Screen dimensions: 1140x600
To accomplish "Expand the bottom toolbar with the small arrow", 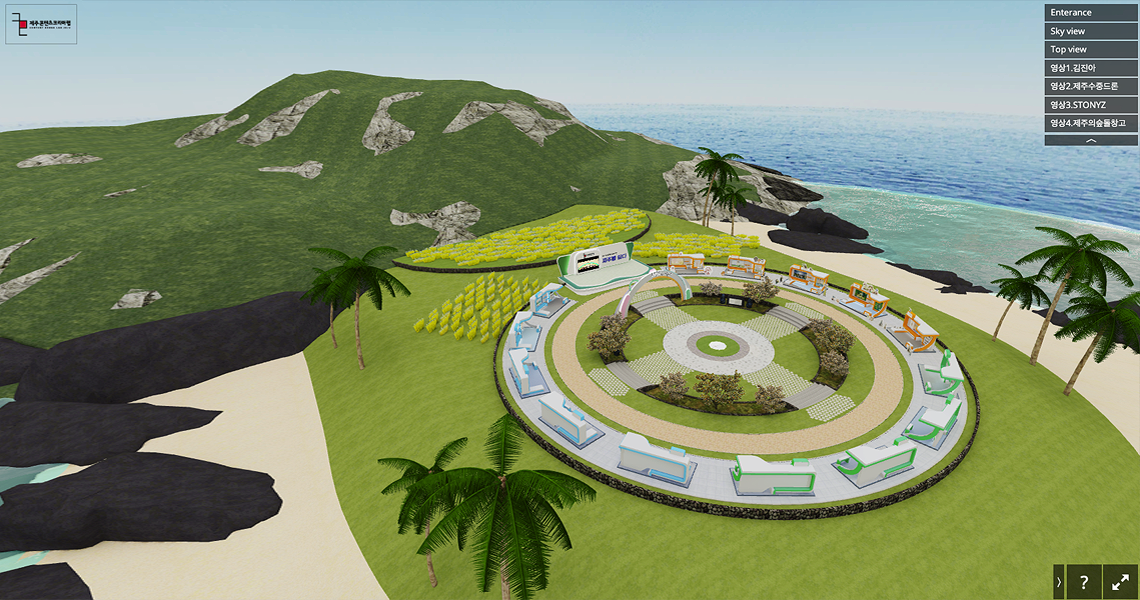I will tap(1059, 581).
